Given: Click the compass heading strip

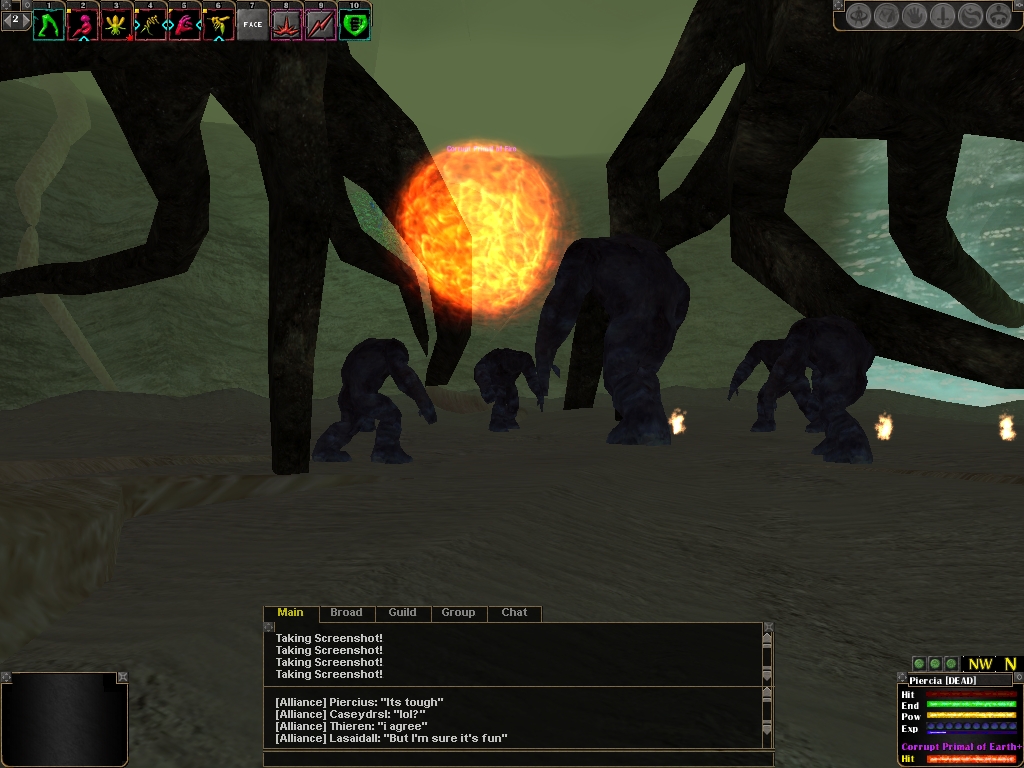Looking at the screenshot, I should [x=992, y=664].
